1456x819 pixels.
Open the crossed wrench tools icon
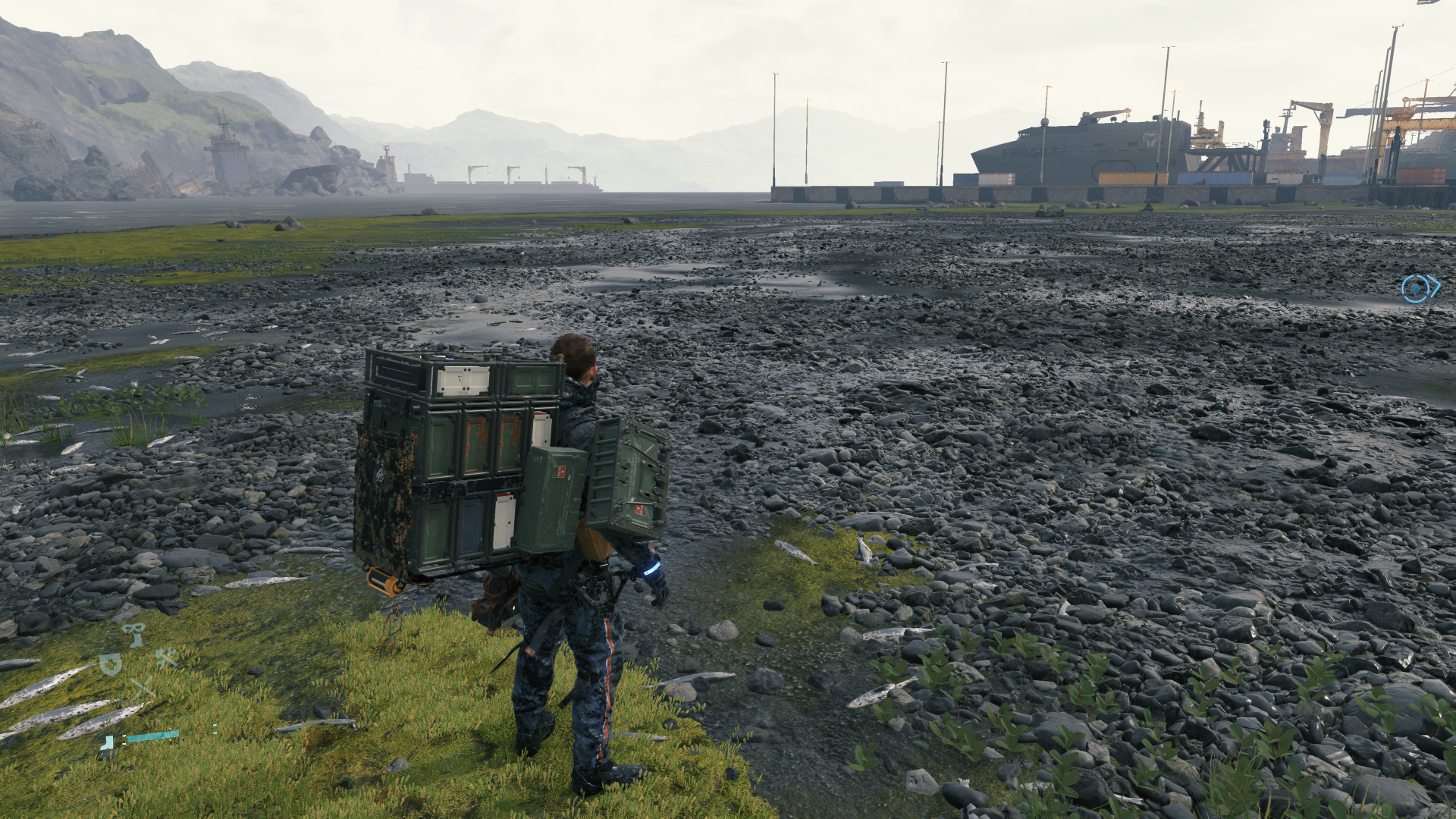166,657
